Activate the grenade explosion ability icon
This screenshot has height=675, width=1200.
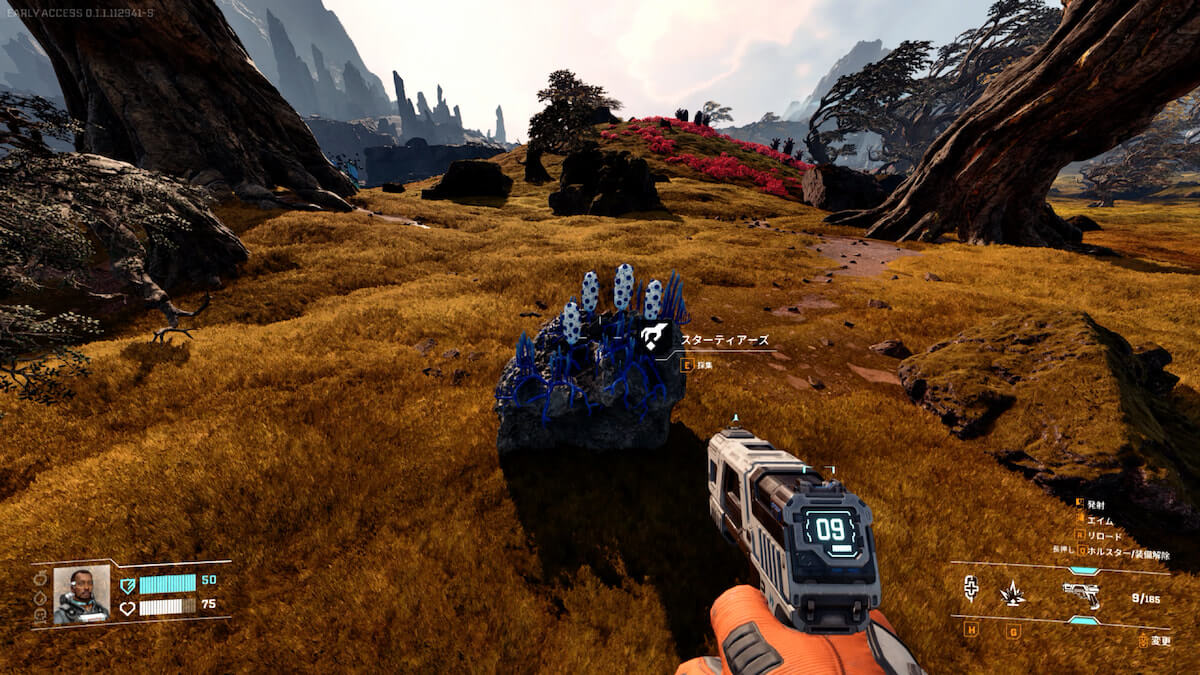[x=1012, y=593]
